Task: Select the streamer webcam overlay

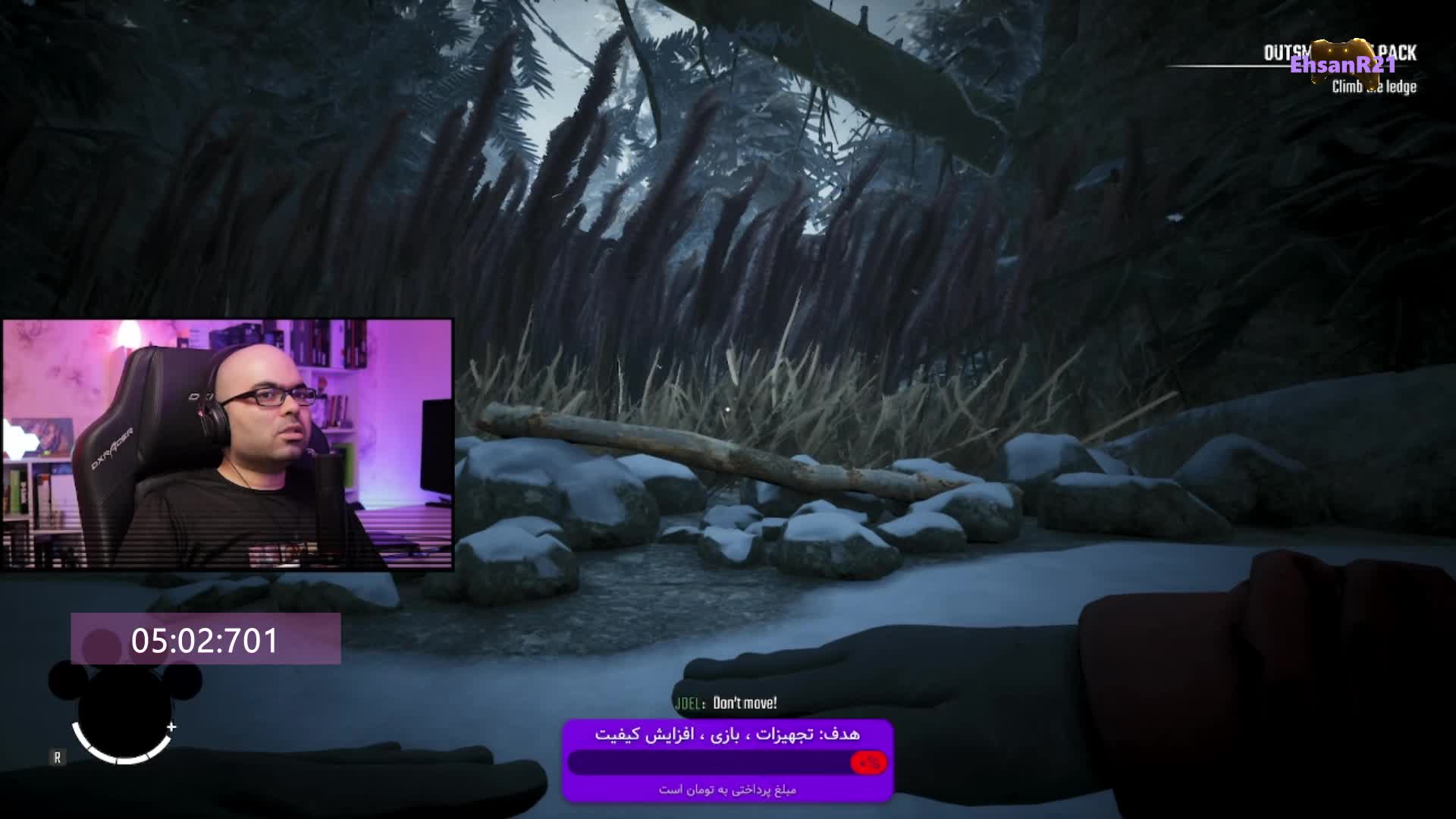Action: point(227,444)
